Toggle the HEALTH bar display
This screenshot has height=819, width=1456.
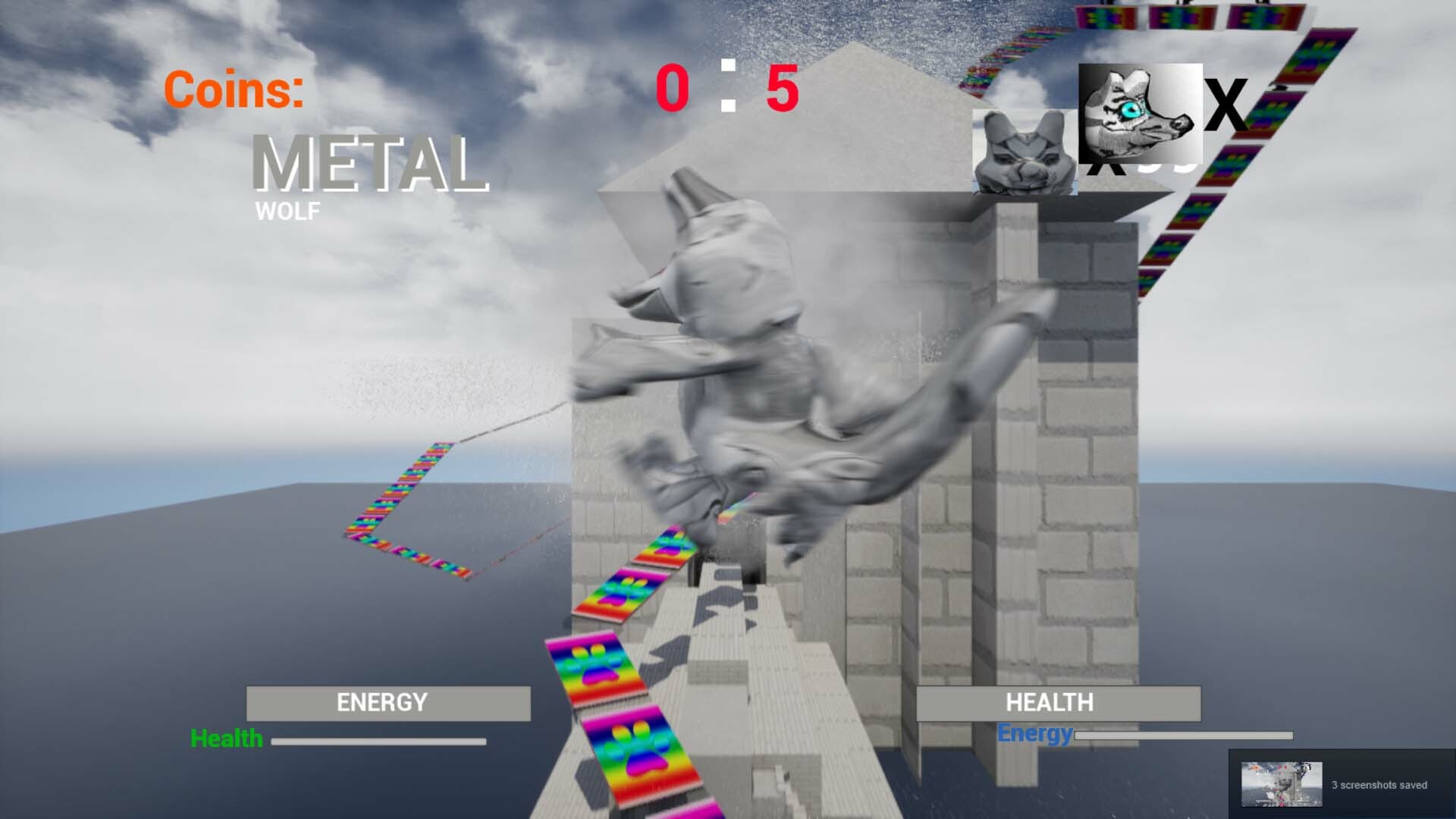1059,702
